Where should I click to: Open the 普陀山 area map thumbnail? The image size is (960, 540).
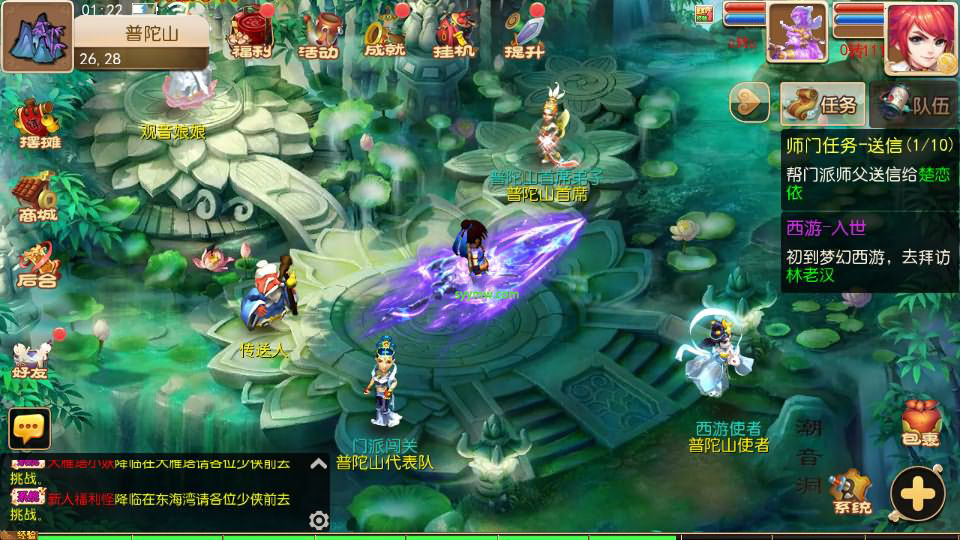click(37, 37)
